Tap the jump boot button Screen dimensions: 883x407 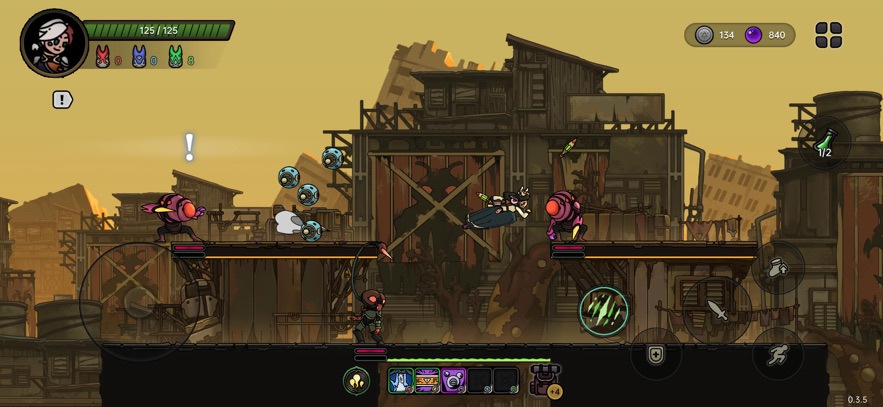(x=778, y=268)
